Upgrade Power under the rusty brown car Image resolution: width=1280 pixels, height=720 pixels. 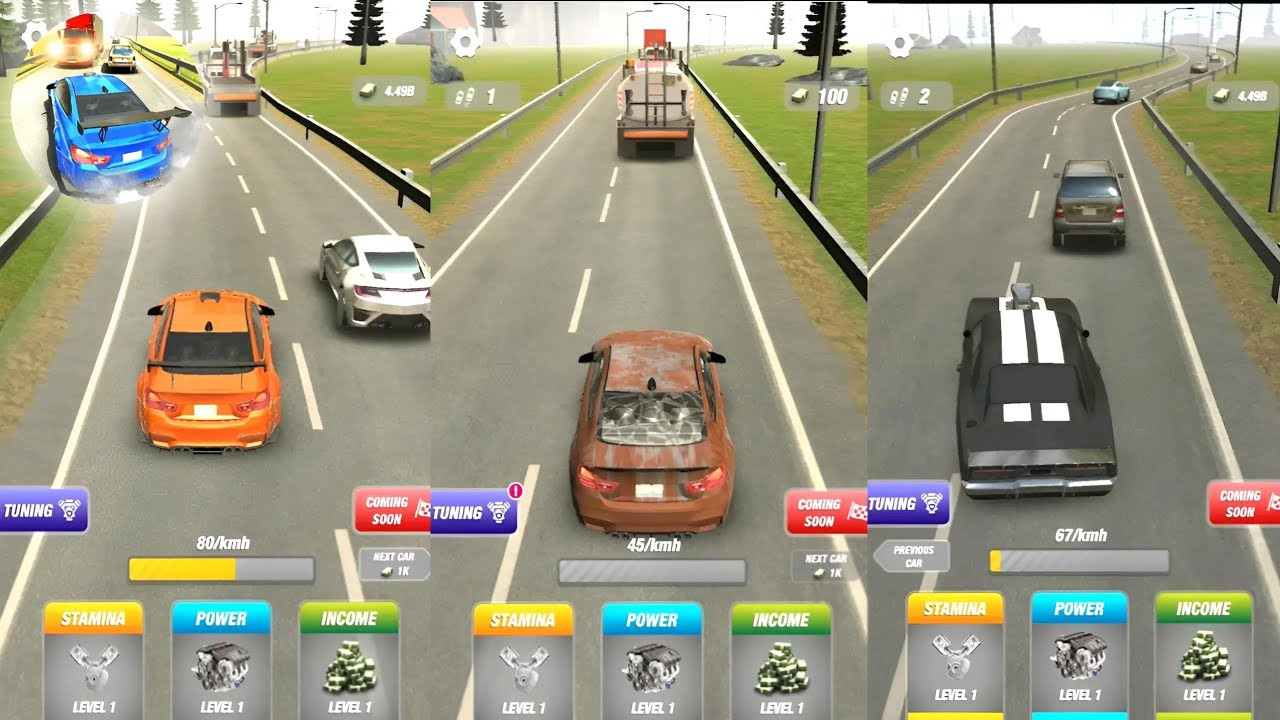[651, 662]
